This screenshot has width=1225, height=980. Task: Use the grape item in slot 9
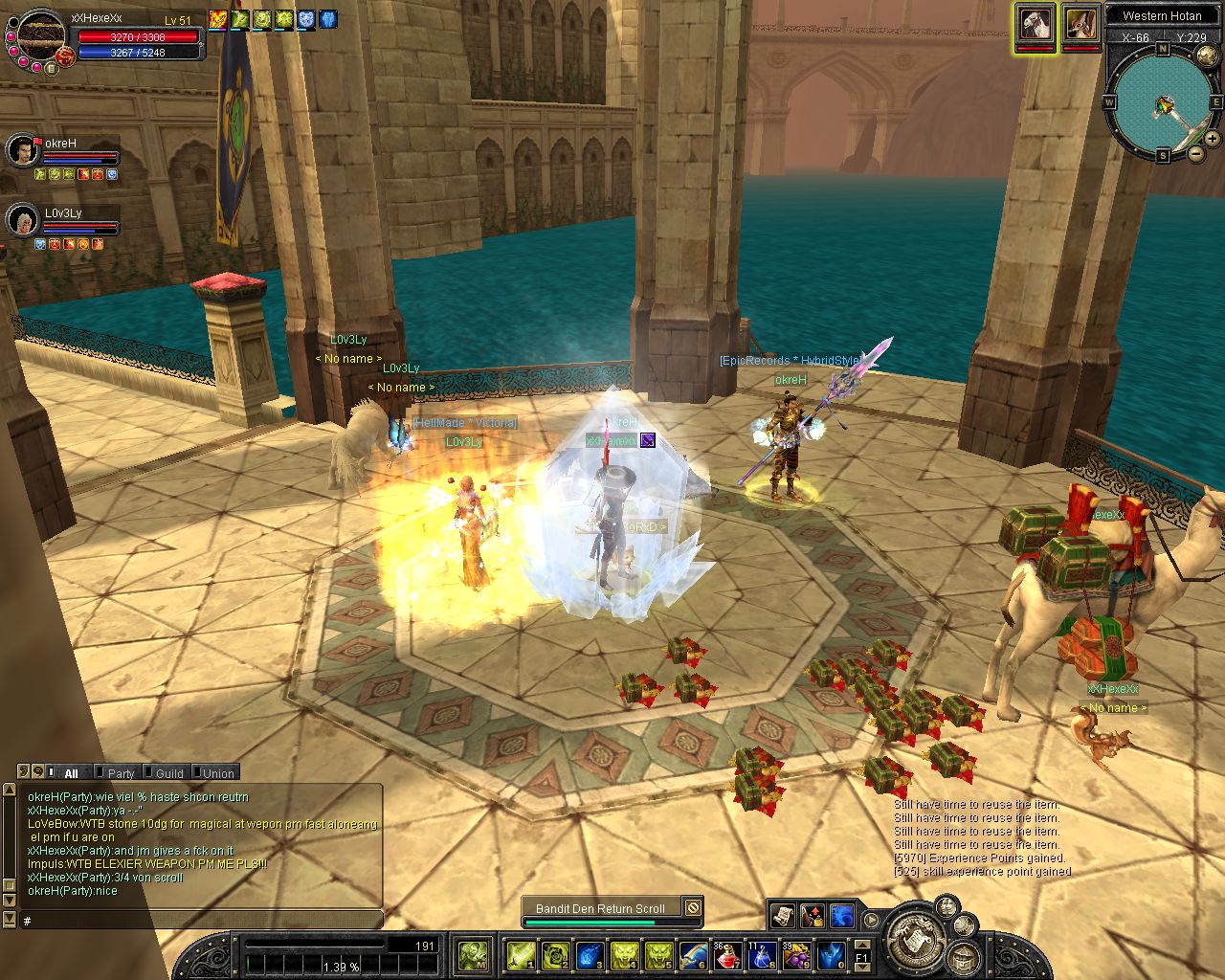(x=795, y=955)
